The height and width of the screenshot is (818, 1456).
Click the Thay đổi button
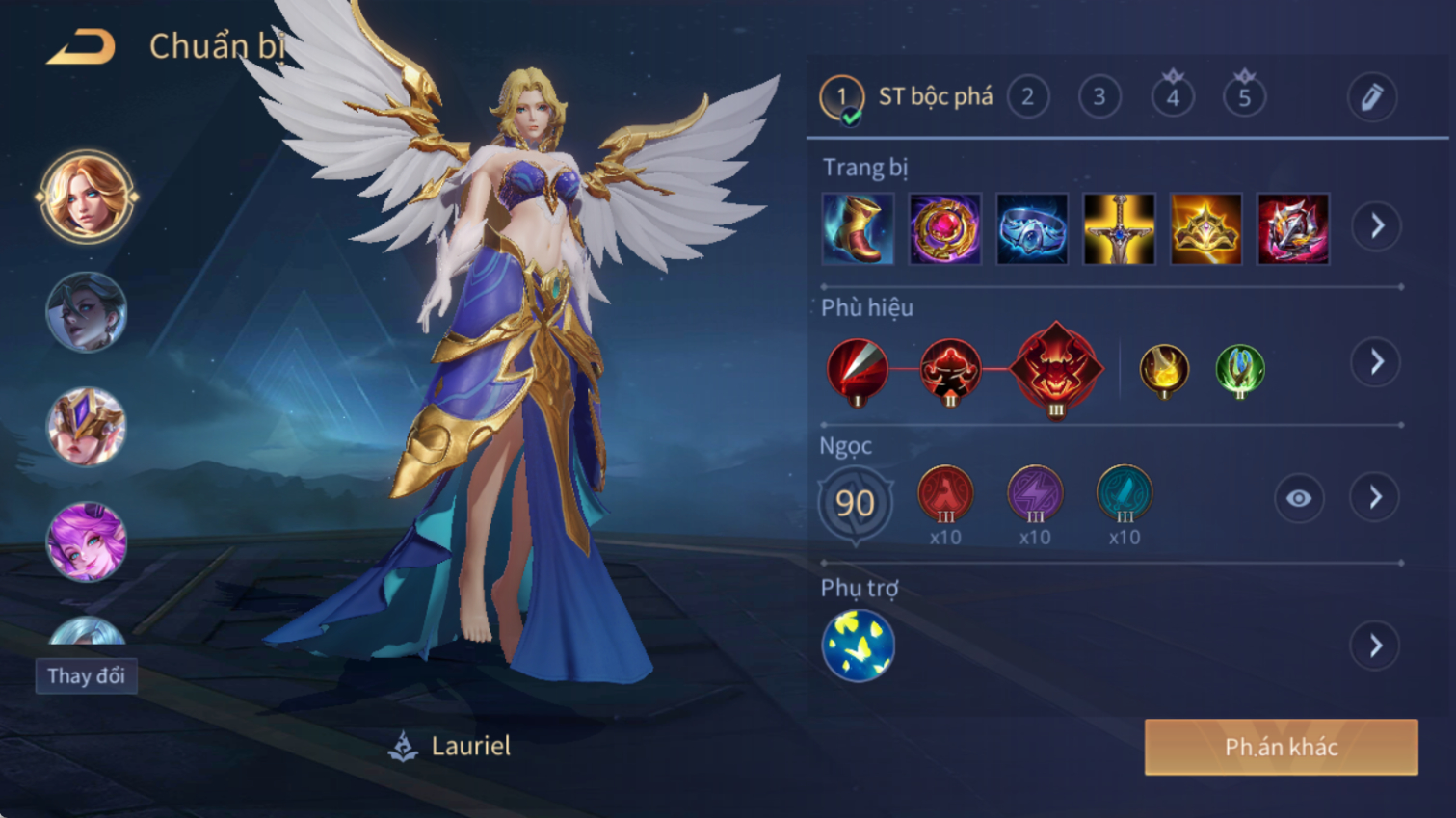(x=87, y=675)
